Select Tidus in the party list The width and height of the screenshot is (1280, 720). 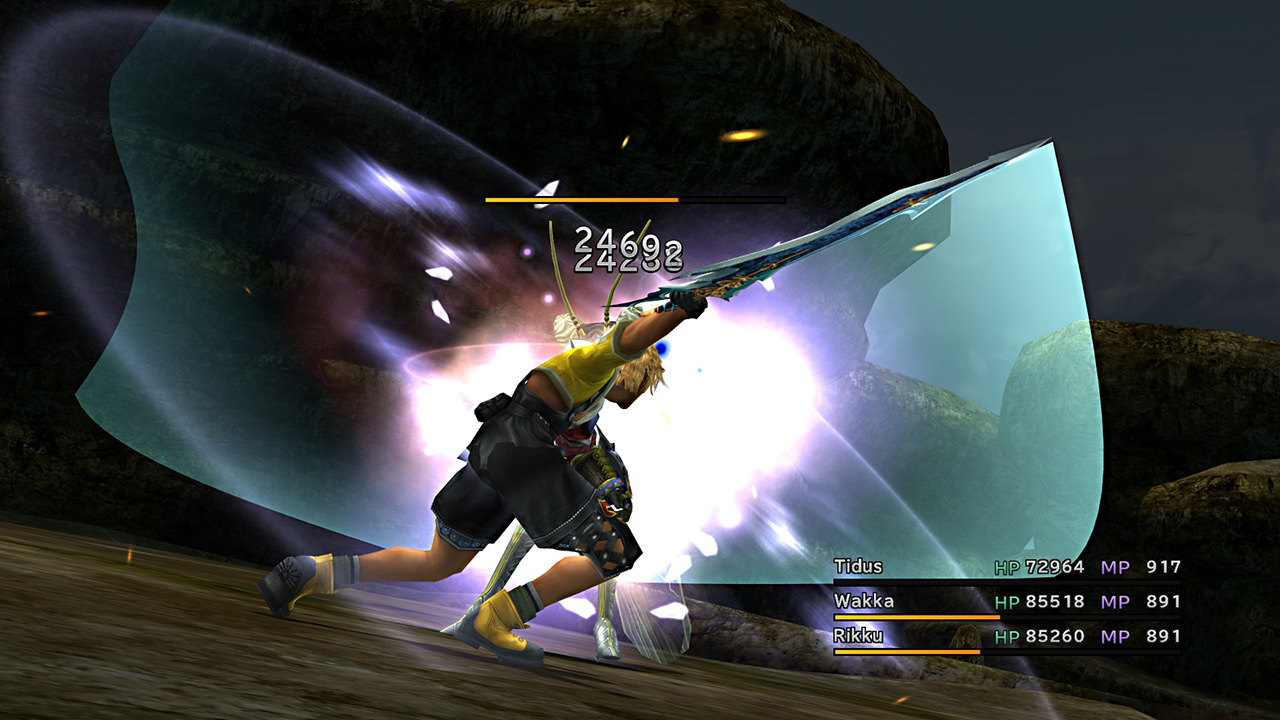pos(858,567)
